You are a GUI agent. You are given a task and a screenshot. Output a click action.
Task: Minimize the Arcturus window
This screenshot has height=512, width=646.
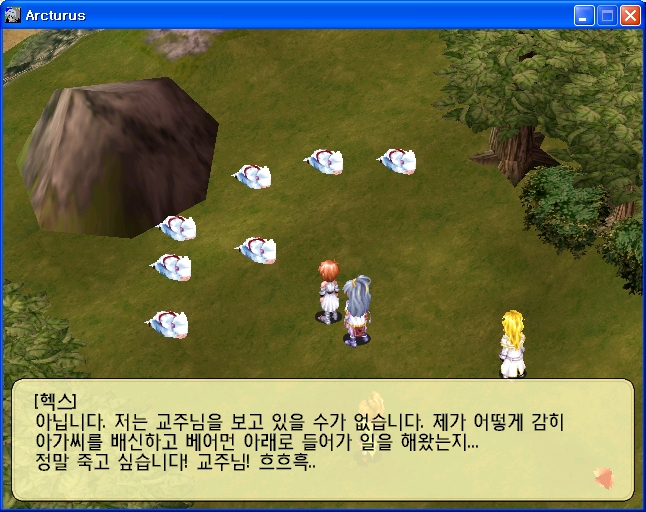[x=584, y=15]
